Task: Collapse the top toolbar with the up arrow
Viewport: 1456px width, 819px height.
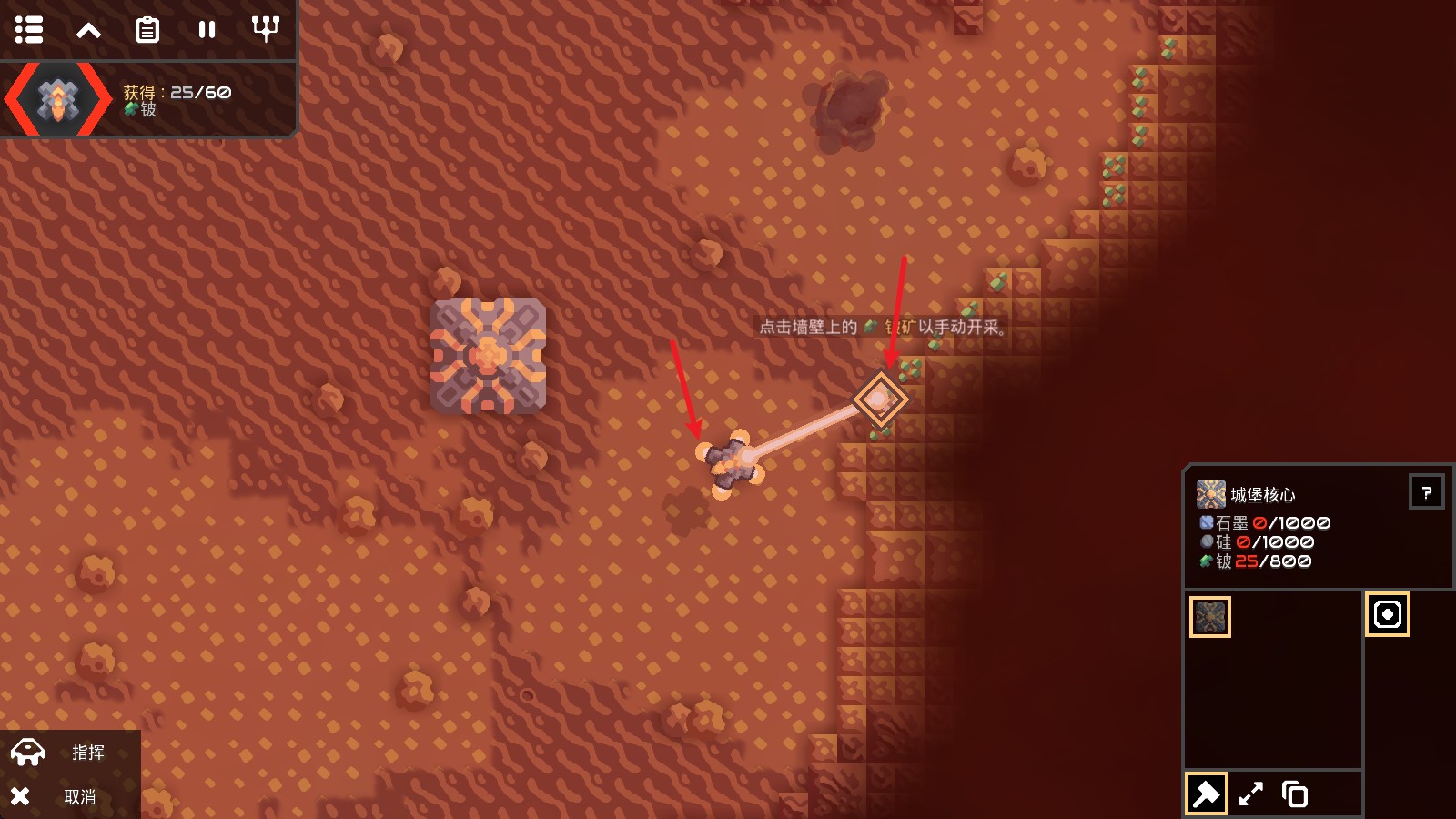Action: pyautogui.click(x=88, y=30)
